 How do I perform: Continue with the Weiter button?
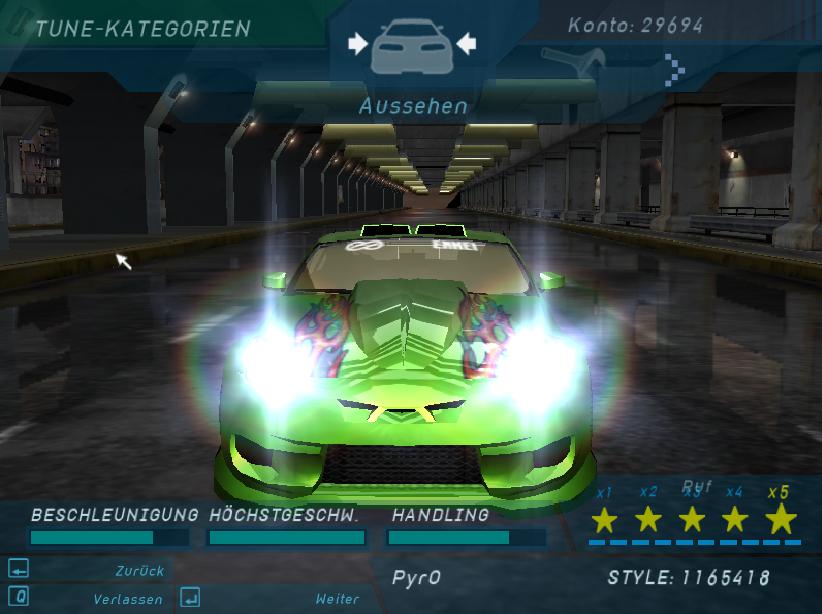336,599
